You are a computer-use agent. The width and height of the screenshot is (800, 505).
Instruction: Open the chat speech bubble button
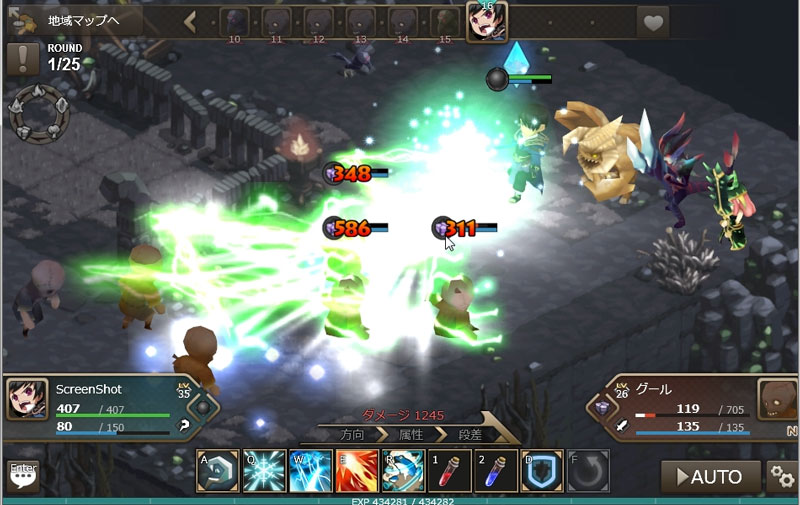[22, 475]
